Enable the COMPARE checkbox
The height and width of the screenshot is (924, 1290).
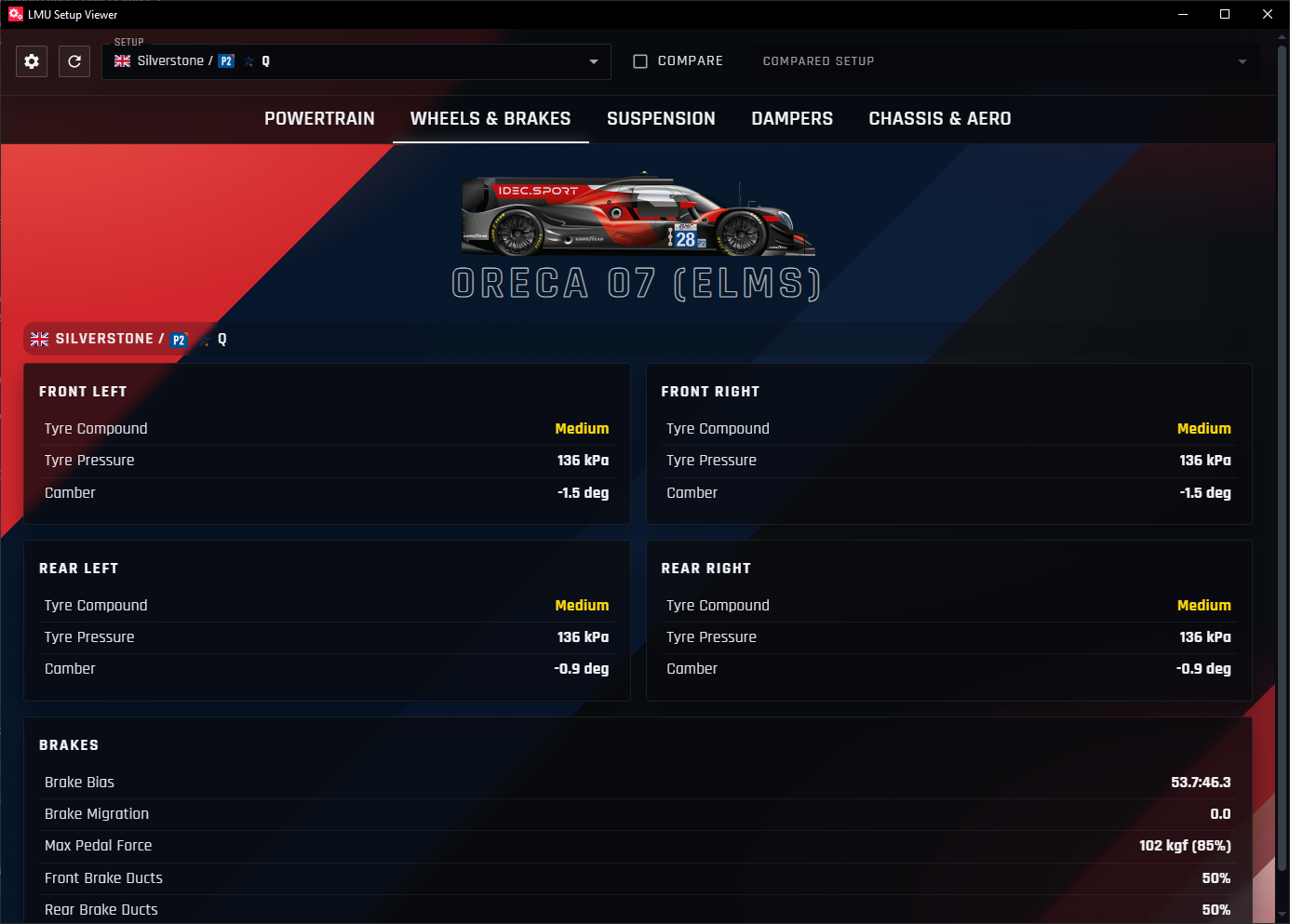coord(640,60)
